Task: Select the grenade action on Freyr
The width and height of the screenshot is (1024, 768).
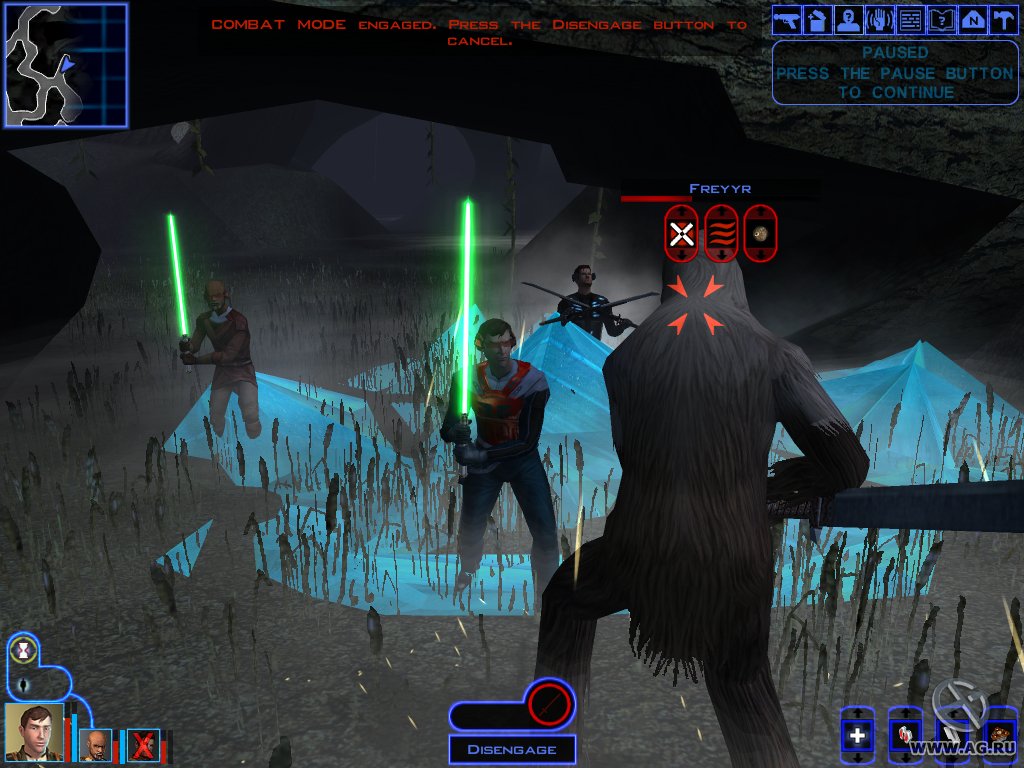Action: point(760,235)
